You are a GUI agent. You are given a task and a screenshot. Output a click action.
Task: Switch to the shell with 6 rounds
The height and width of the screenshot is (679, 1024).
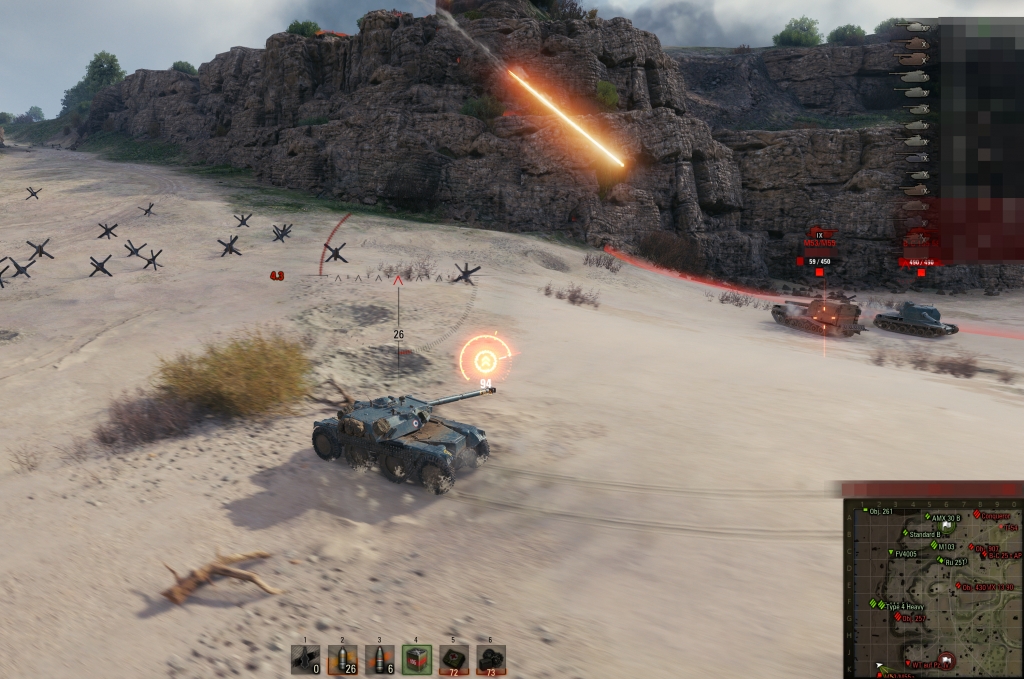point(379,659)
